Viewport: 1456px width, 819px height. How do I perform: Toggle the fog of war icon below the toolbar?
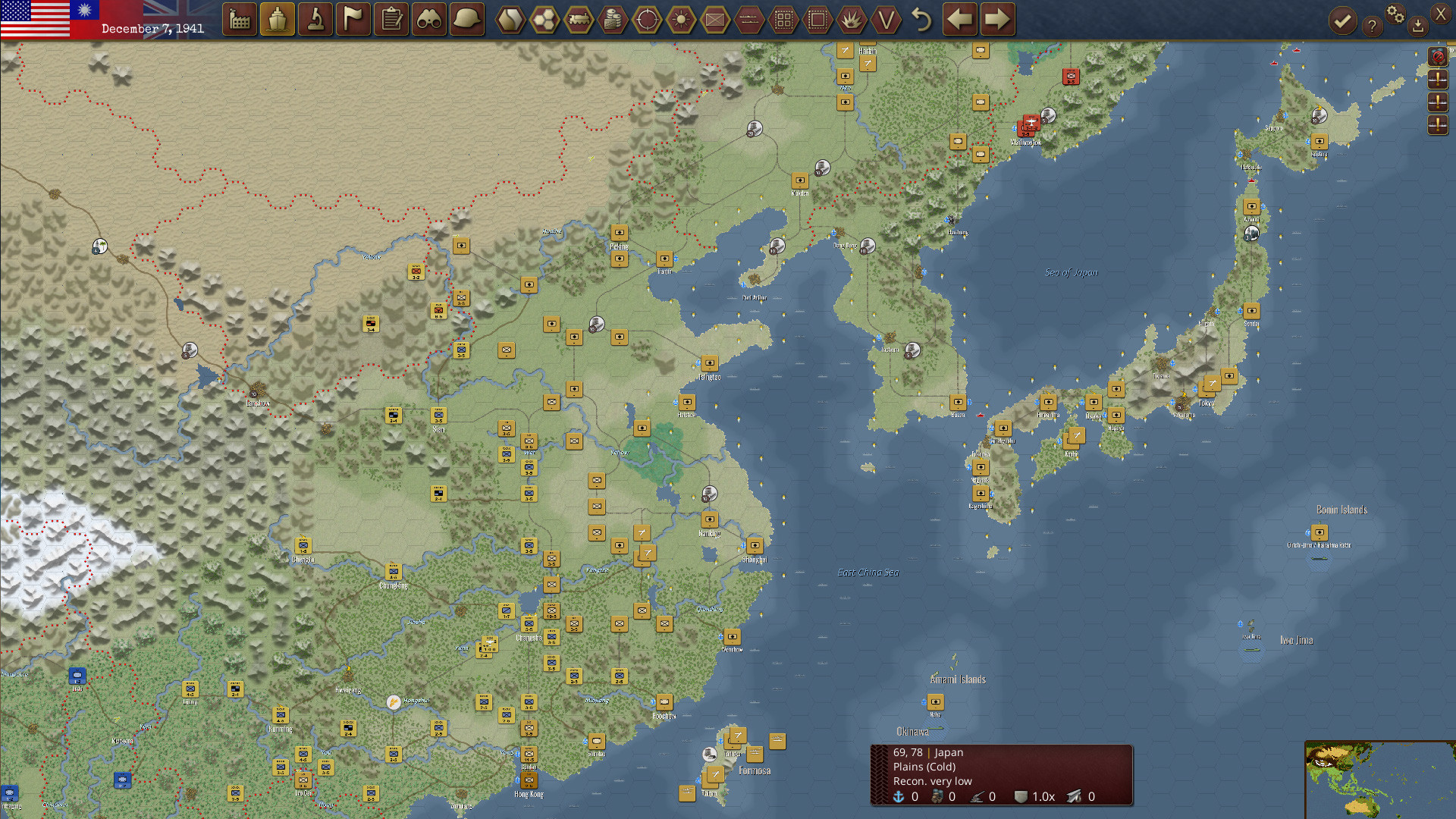coord(1438,57)
